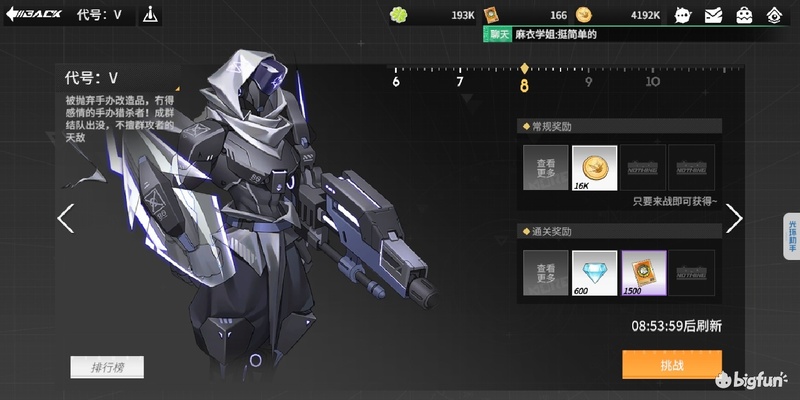
Task: View more rewards under 常规奖励
Action: [545, 168]
